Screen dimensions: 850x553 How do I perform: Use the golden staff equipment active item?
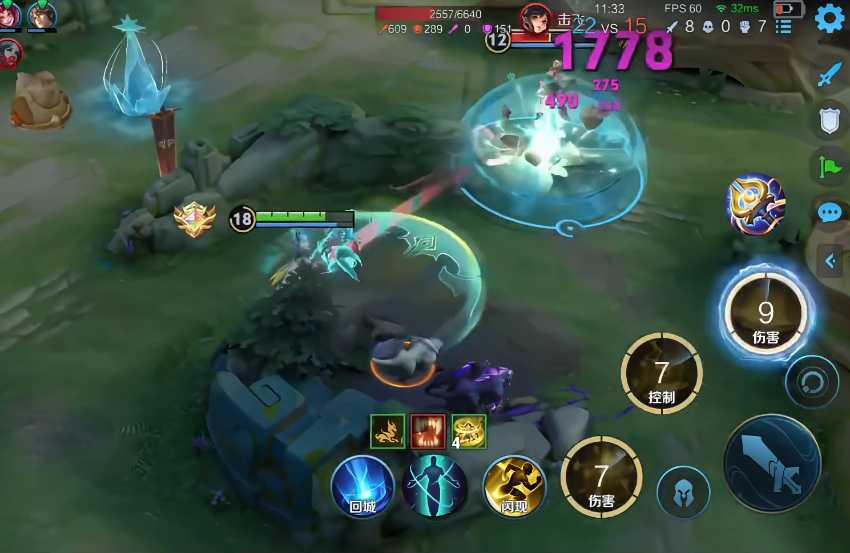click(x=755, y=204)
